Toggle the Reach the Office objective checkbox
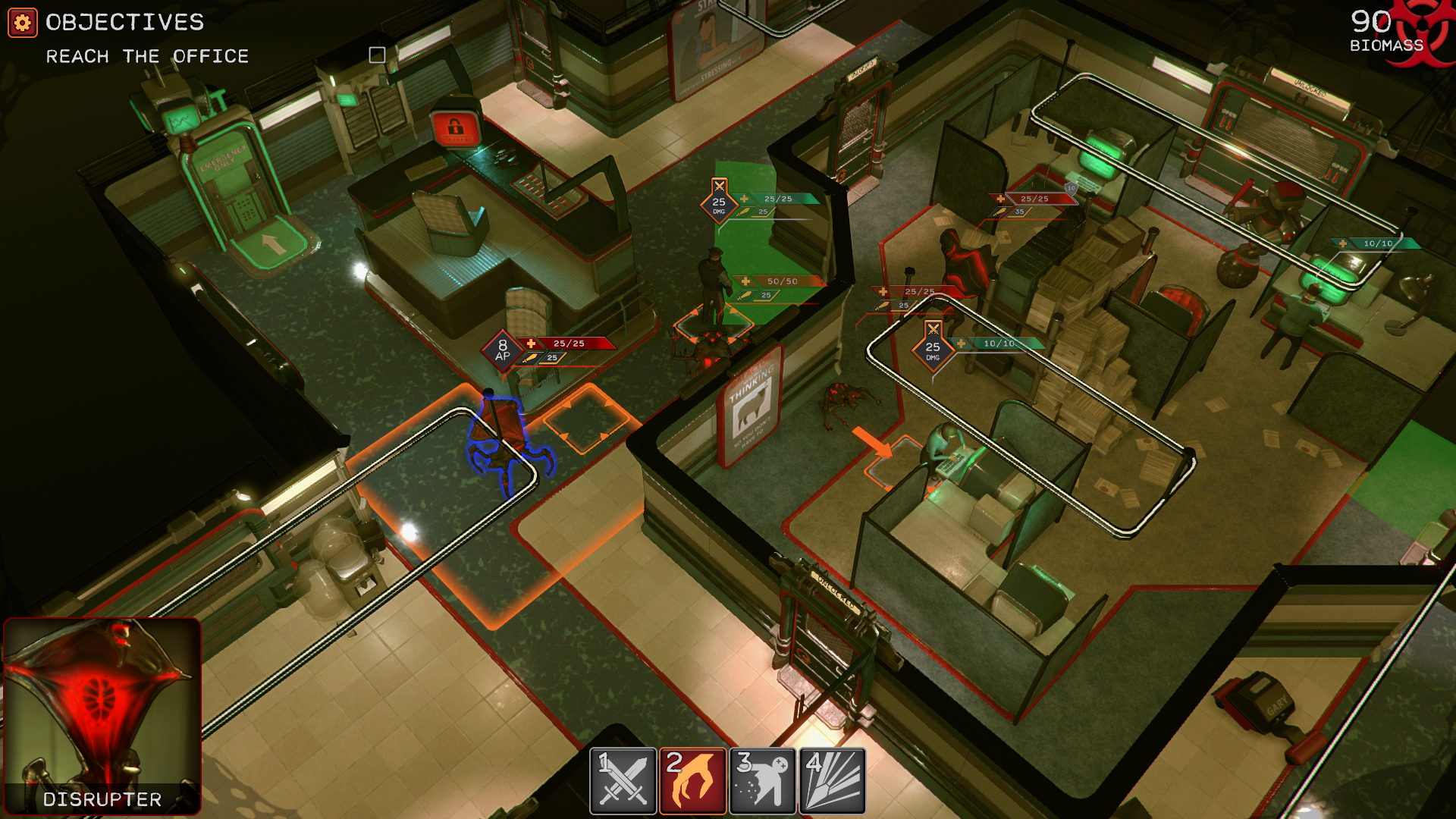The width and height of the screenshot is (1456, 819). click(377, 55)
